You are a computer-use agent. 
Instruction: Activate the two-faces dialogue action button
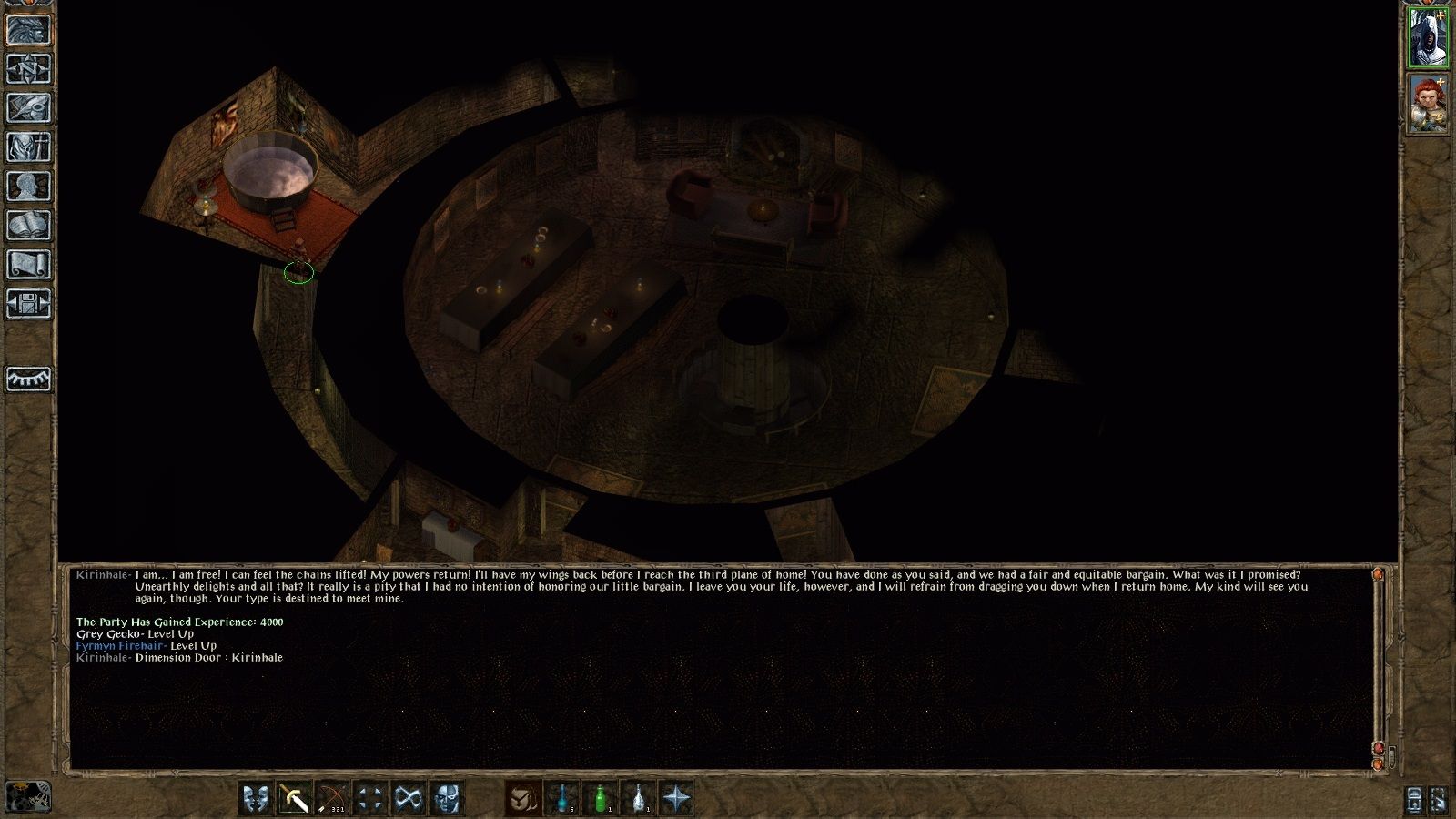coord(256,799)
